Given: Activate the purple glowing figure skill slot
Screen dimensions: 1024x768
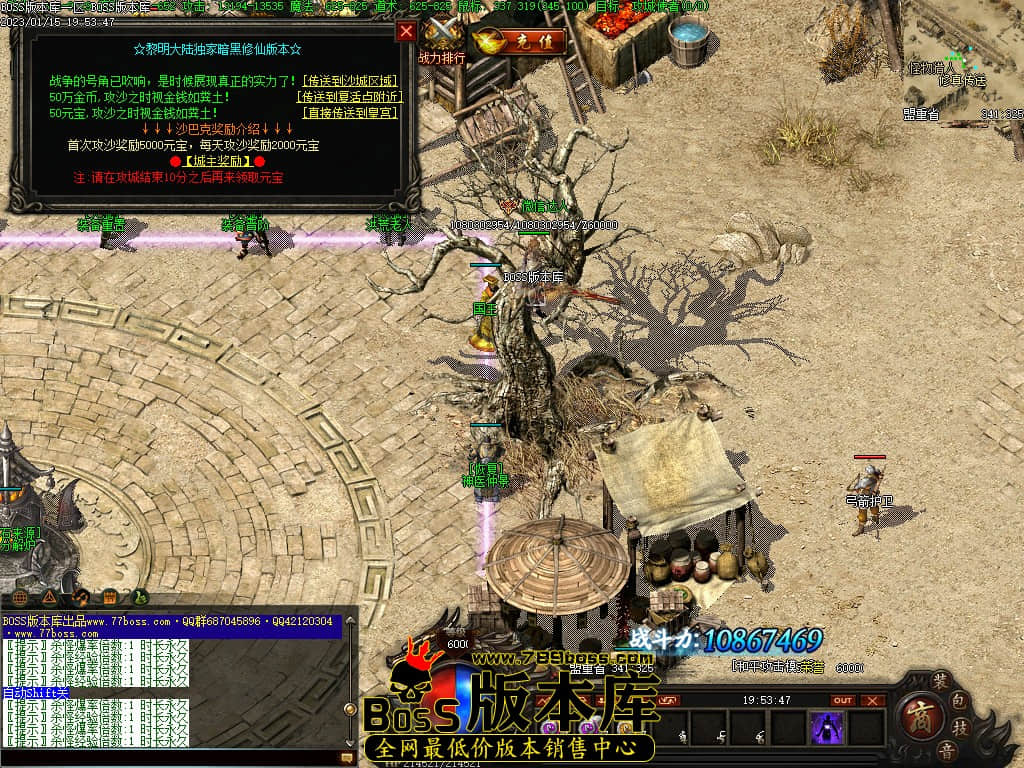Looking at the screenshot, I should point(827,727).
